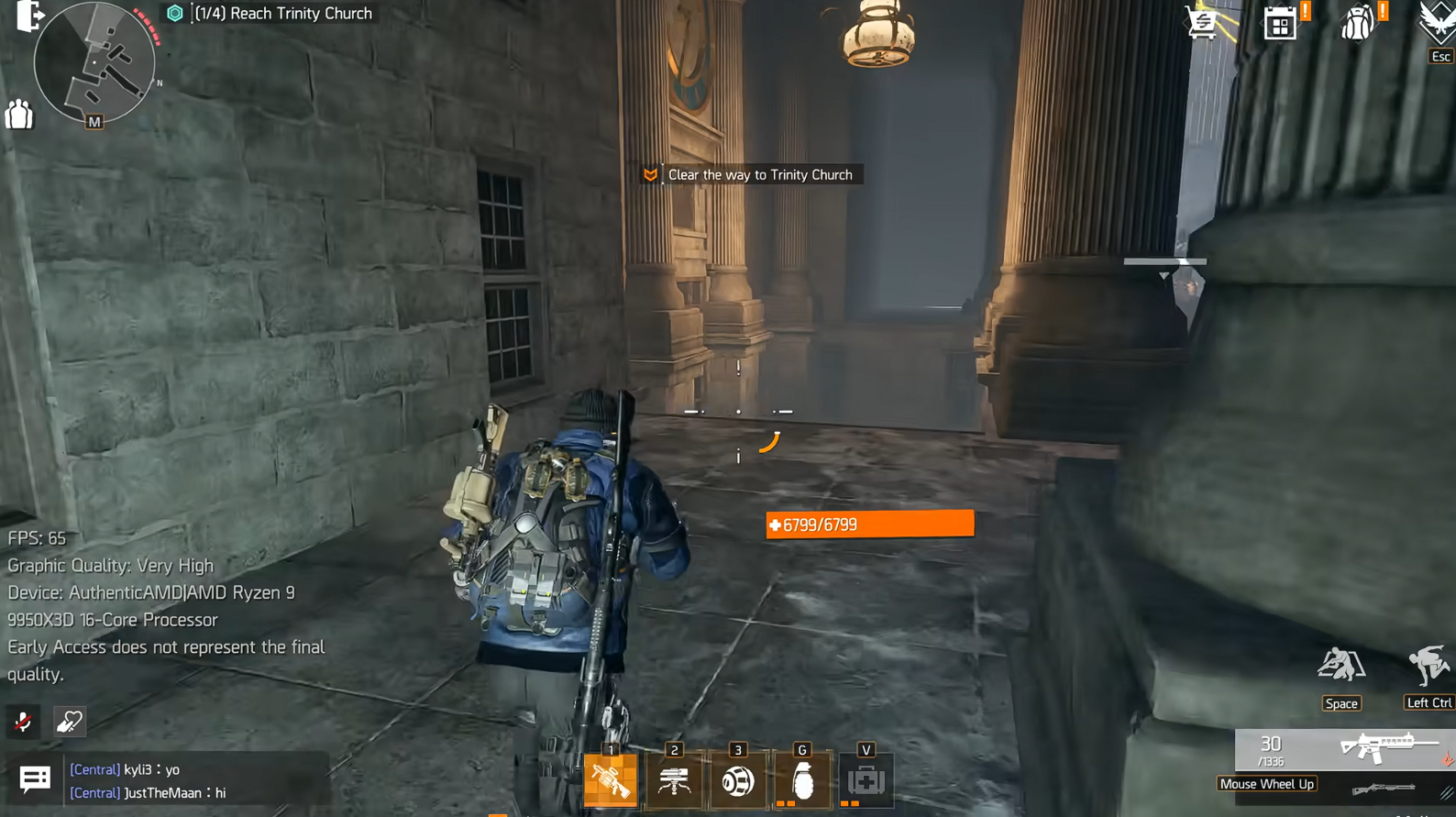Use the medkit slot

(866, 780)
